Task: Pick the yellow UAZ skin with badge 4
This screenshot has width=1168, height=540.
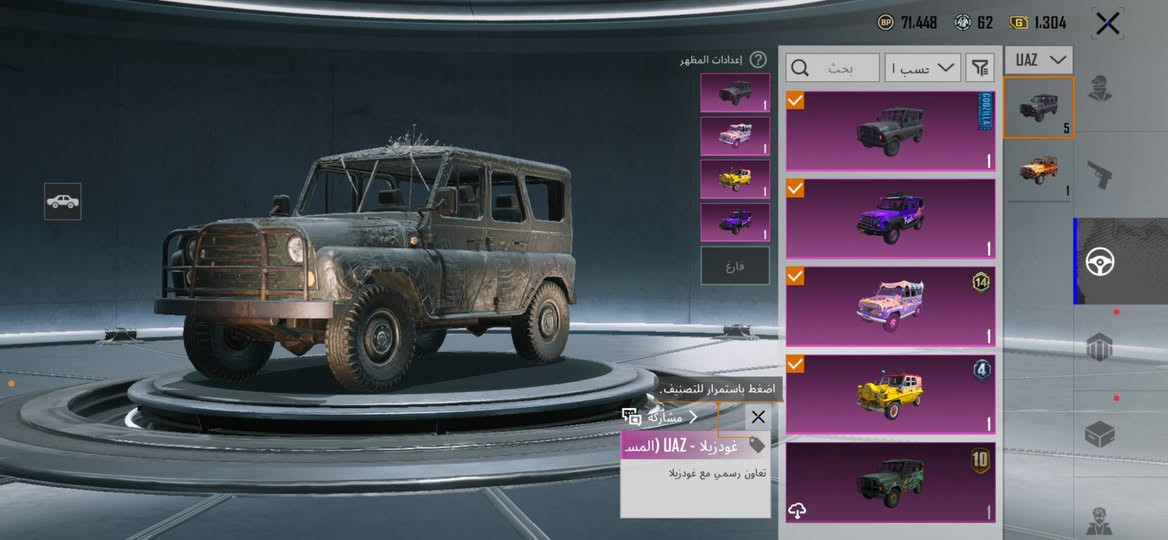Action: pos(890,393)
